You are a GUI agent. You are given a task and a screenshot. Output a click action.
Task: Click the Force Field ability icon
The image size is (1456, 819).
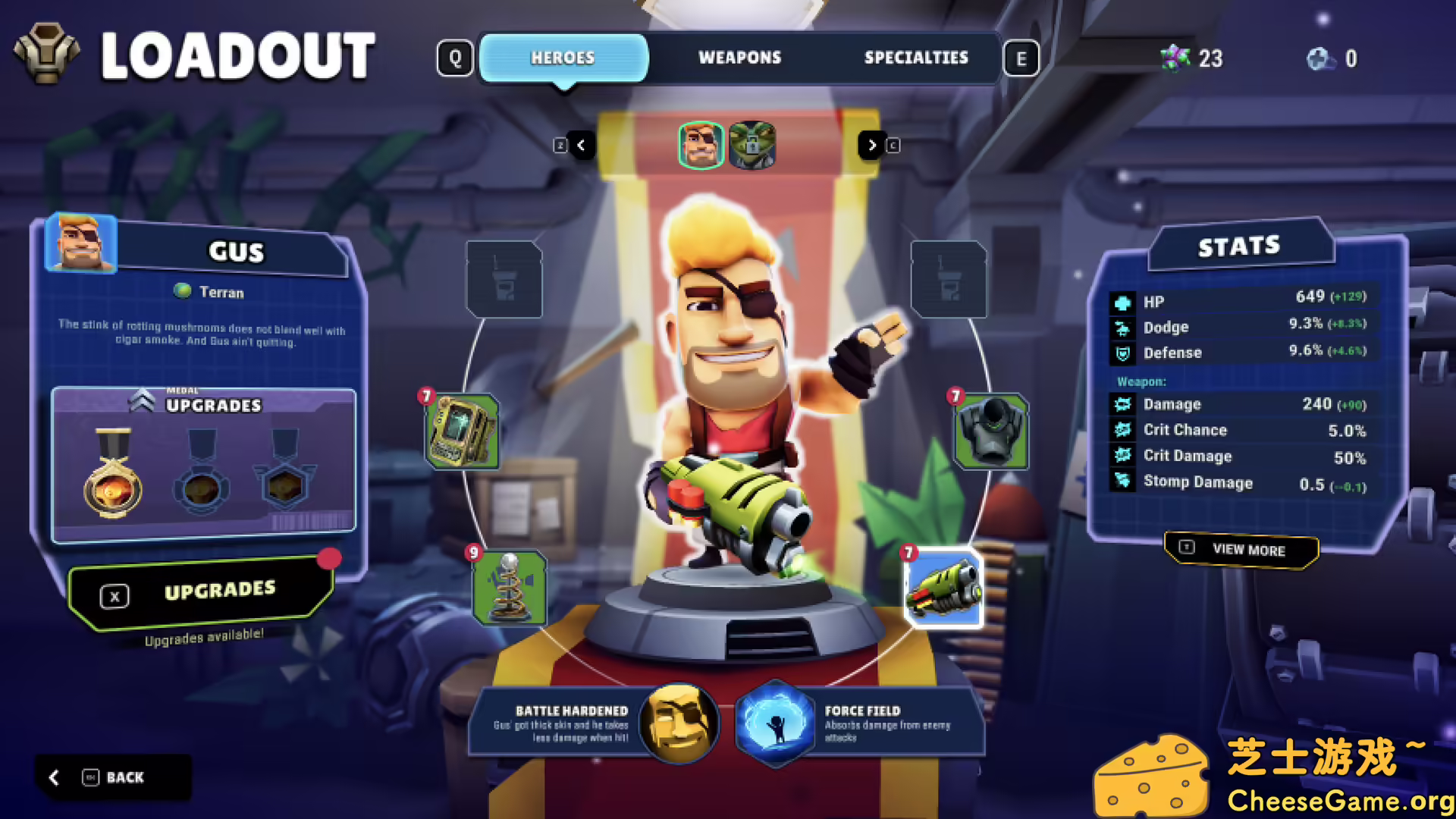771,723
